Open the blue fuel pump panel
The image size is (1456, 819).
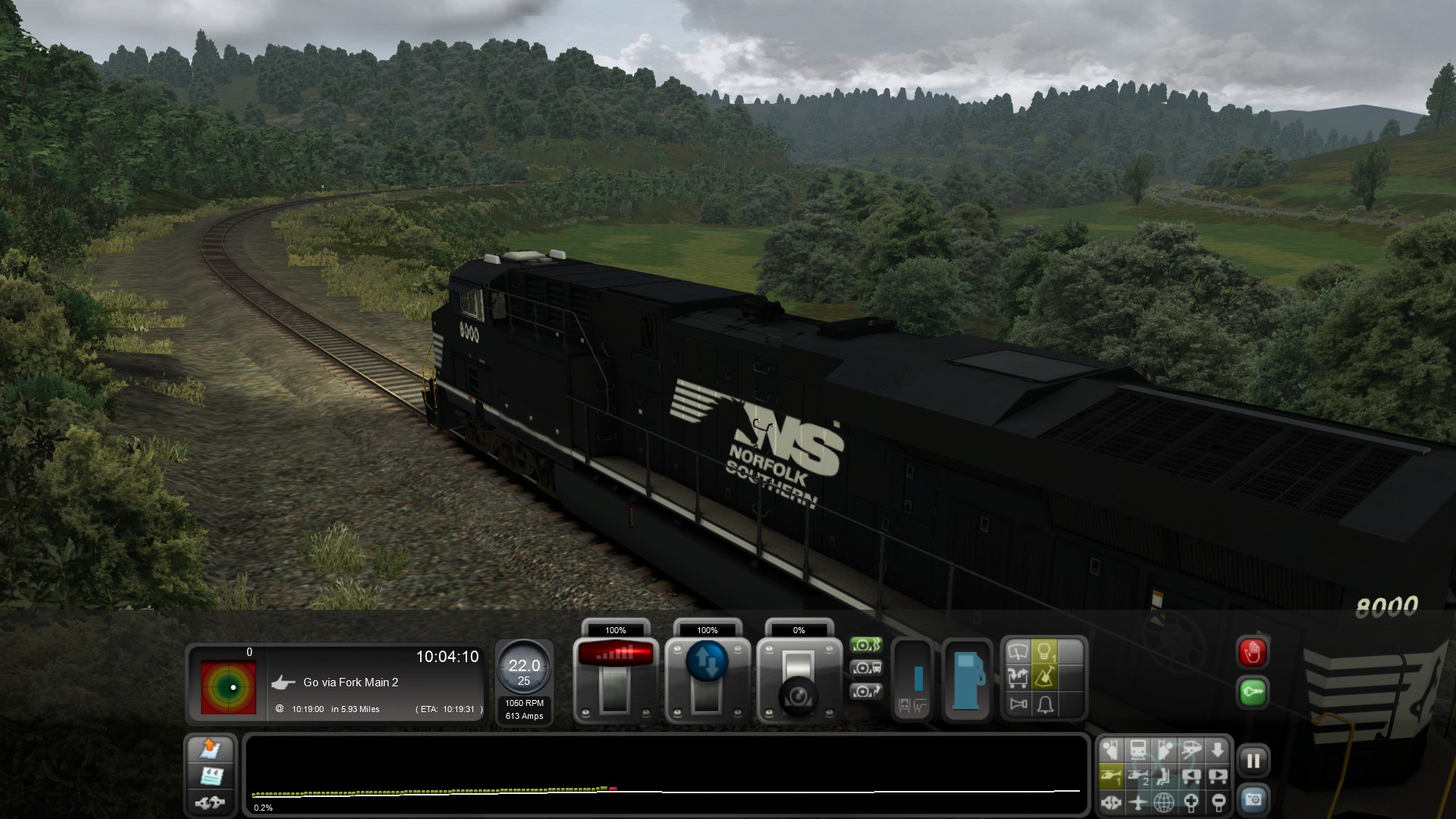pyautogui.click(x=968, y=679)
